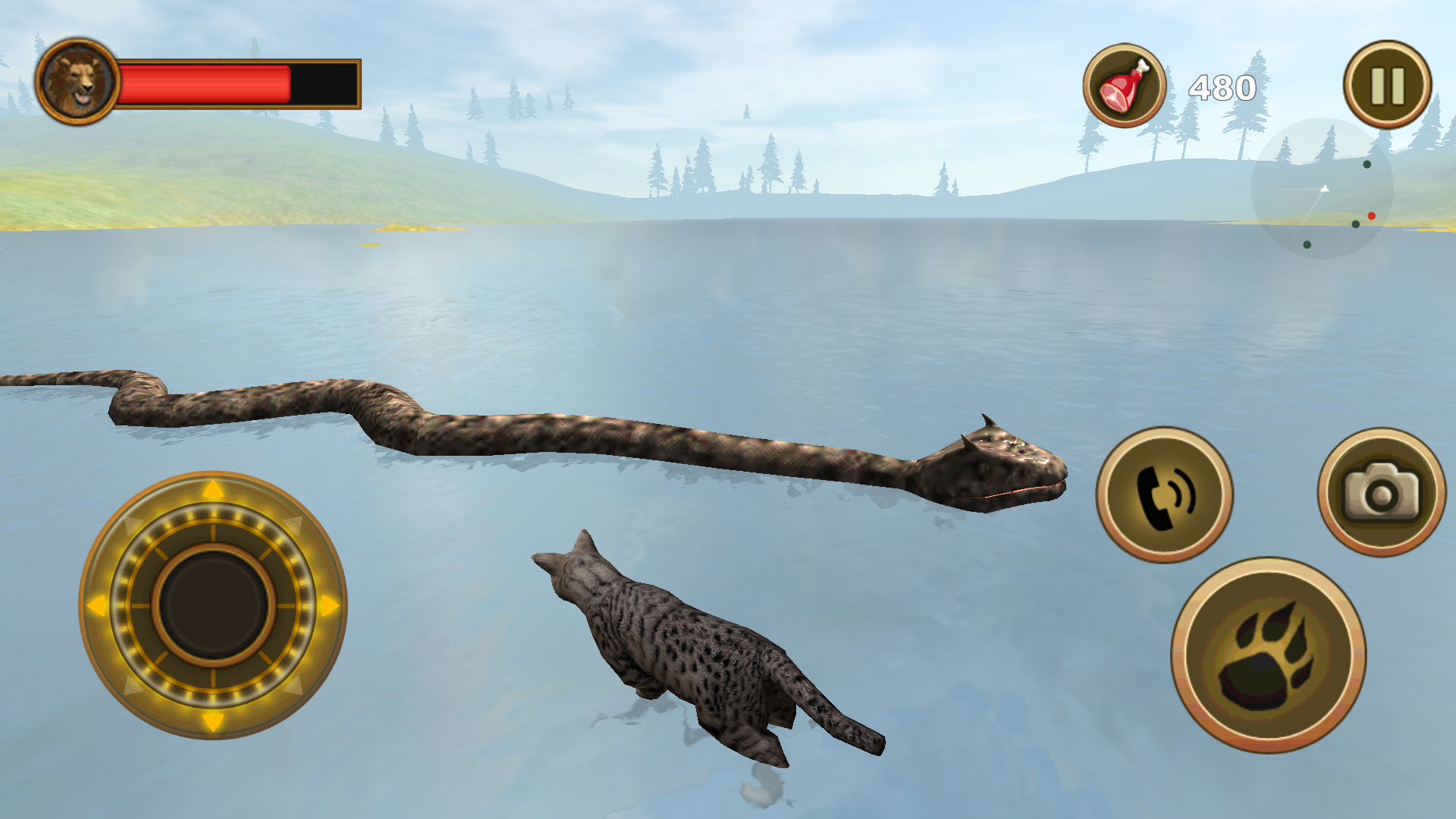Tap the meat counter showing 480
Screen dimensions: 1456x819
pos(1222,86)
